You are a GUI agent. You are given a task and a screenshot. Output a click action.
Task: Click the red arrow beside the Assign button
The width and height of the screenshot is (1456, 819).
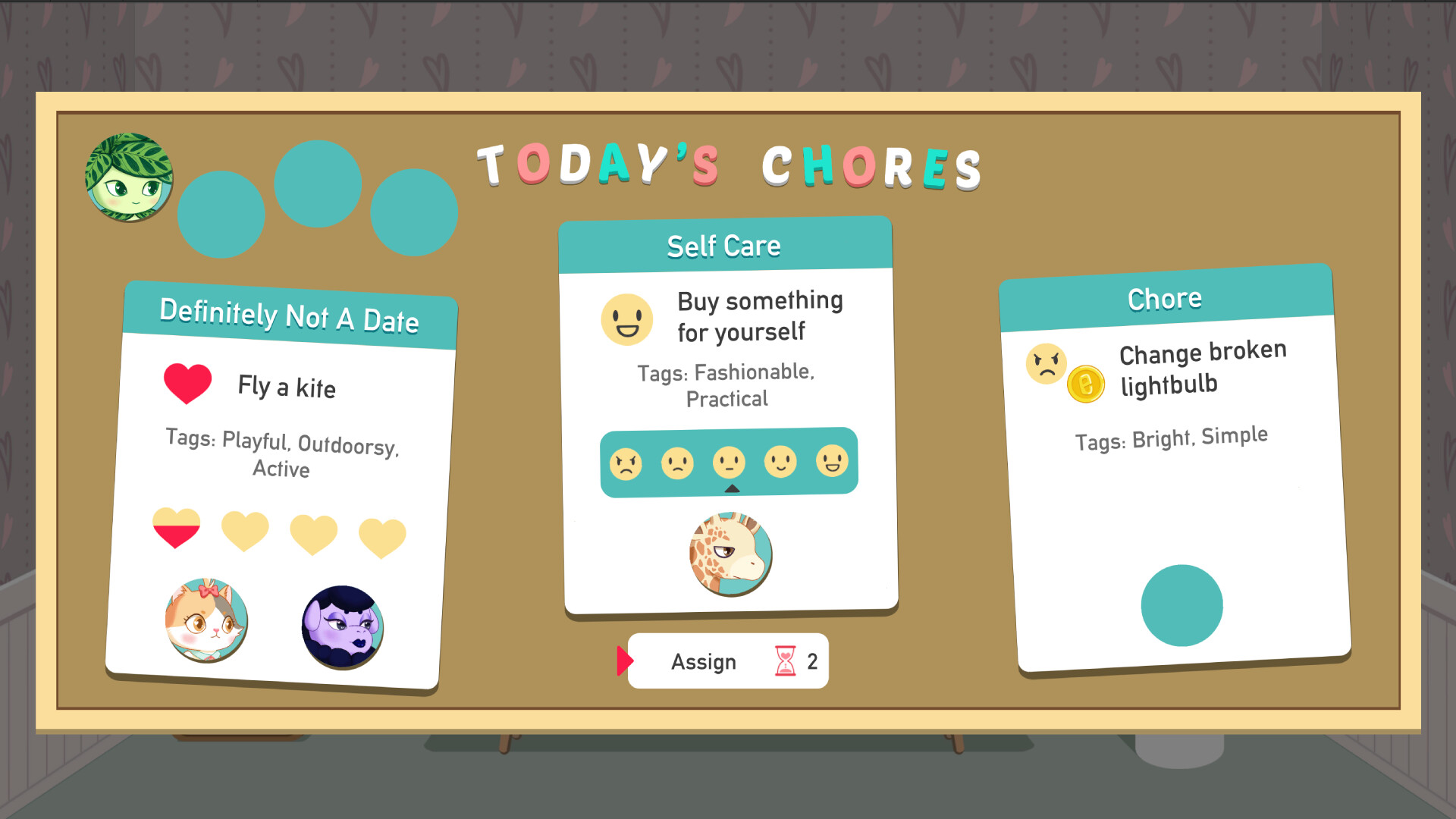coord(625,661)
